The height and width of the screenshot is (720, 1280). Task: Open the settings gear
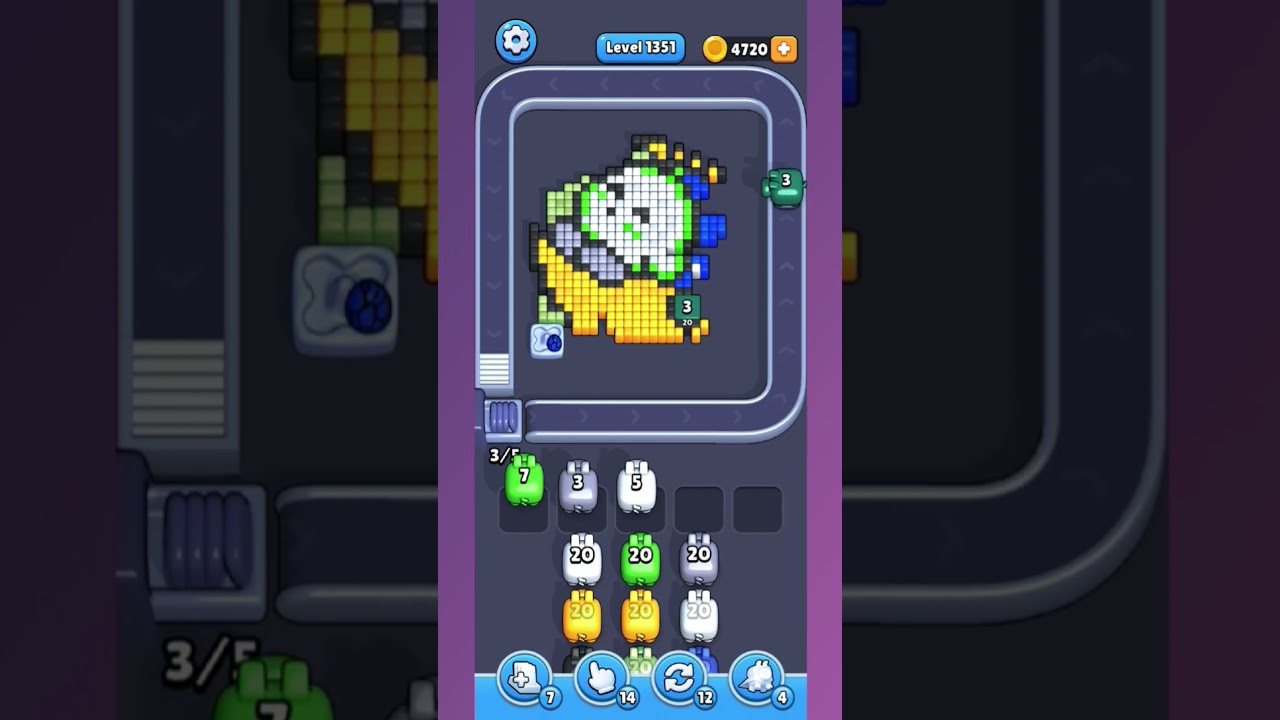(x=518, y=41)
